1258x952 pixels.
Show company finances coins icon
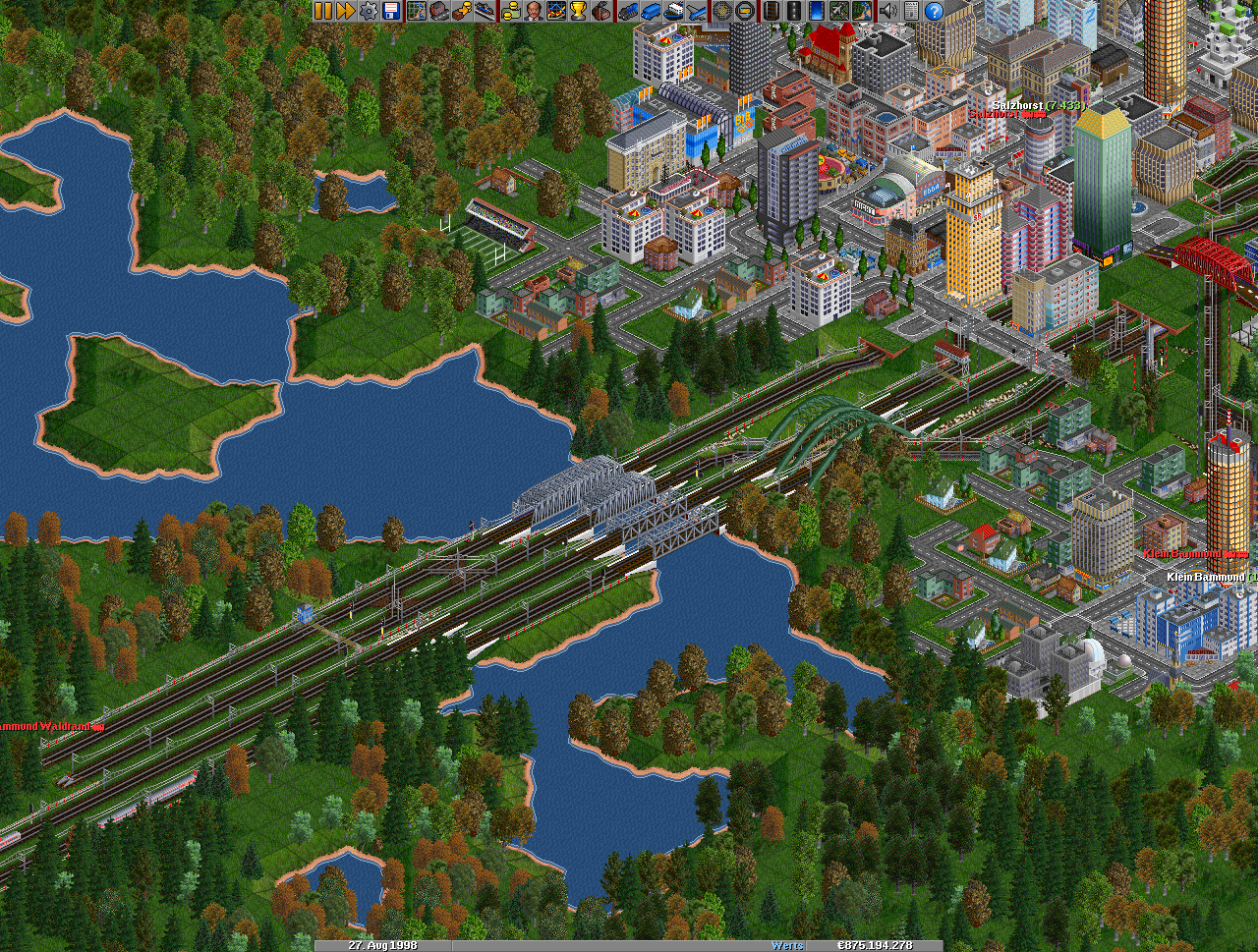tap(510, 11)
